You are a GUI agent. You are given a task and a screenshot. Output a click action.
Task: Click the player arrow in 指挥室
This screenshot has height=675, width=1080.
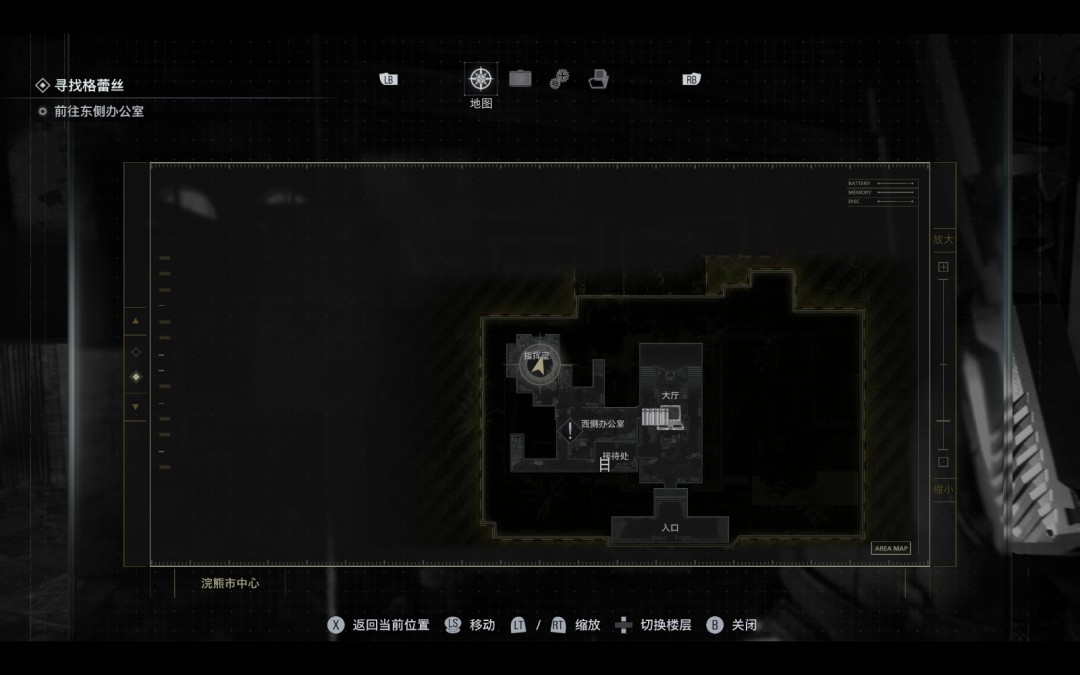pos(539,367)
